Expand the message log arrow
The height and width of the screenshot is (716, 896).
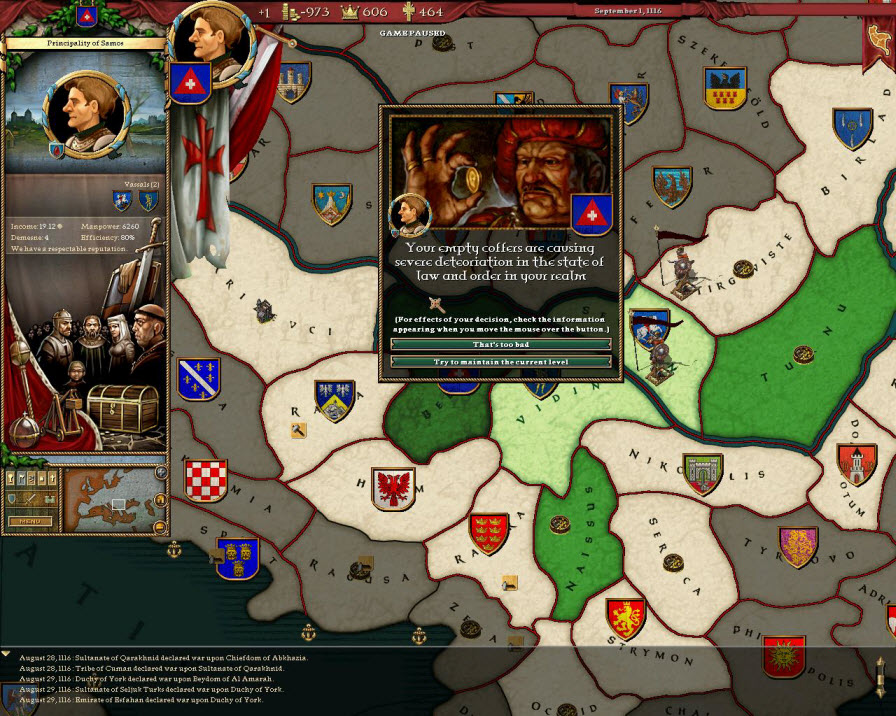6,653
